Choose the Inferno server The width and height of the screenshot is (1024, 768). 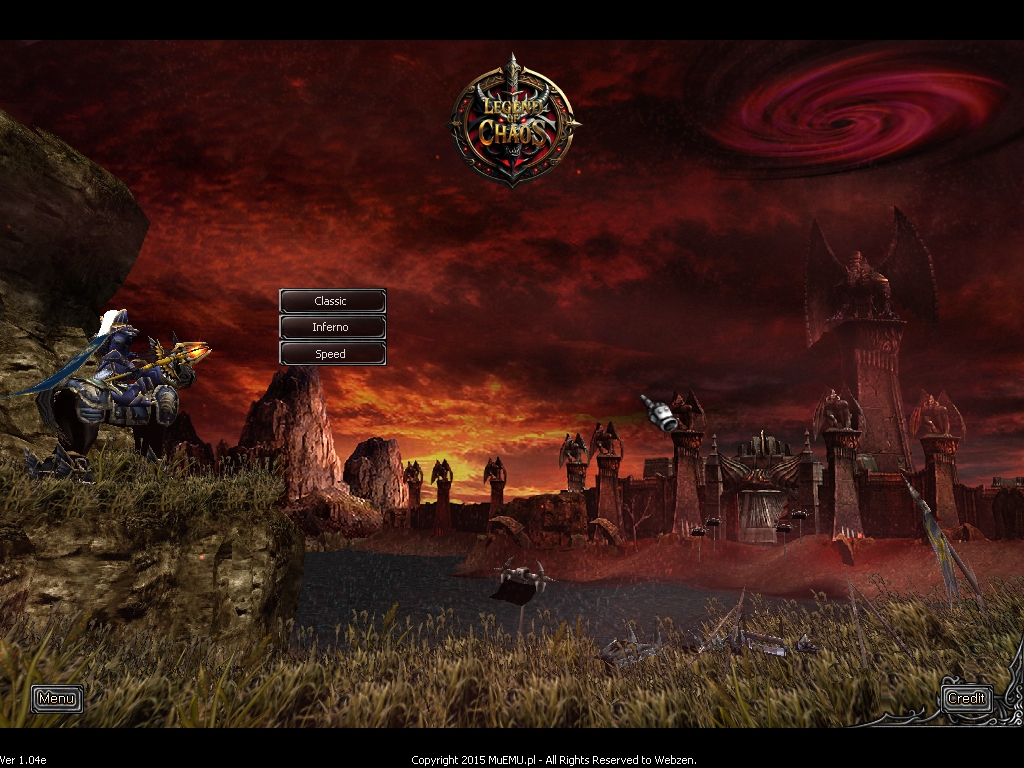(x=332, y=327)
